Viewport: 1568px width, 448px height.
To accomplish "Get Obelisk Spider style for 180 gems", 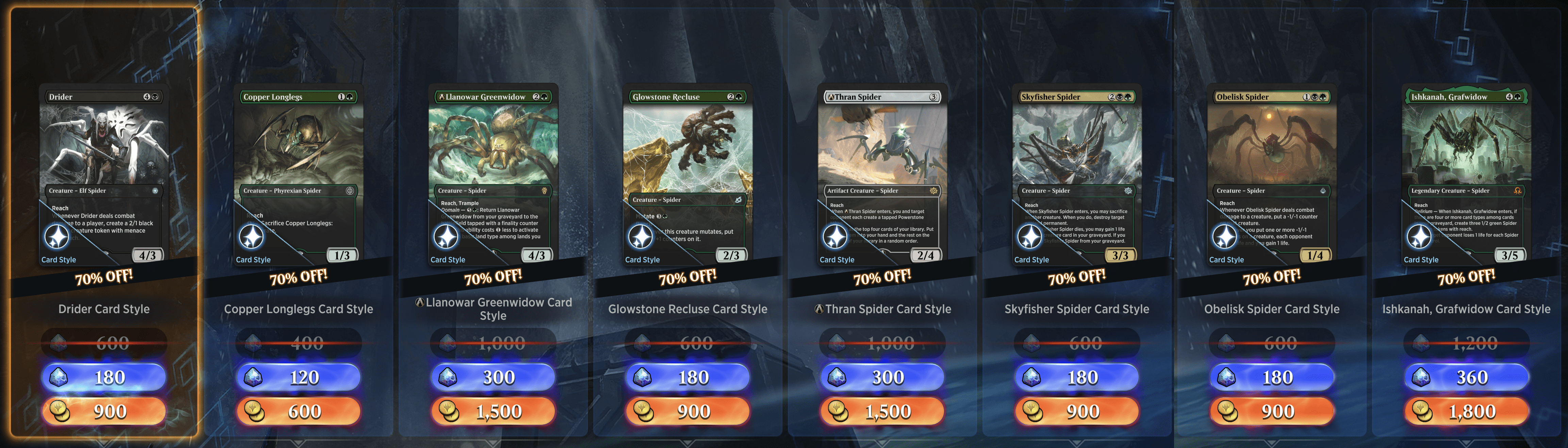I will 1272,378.
